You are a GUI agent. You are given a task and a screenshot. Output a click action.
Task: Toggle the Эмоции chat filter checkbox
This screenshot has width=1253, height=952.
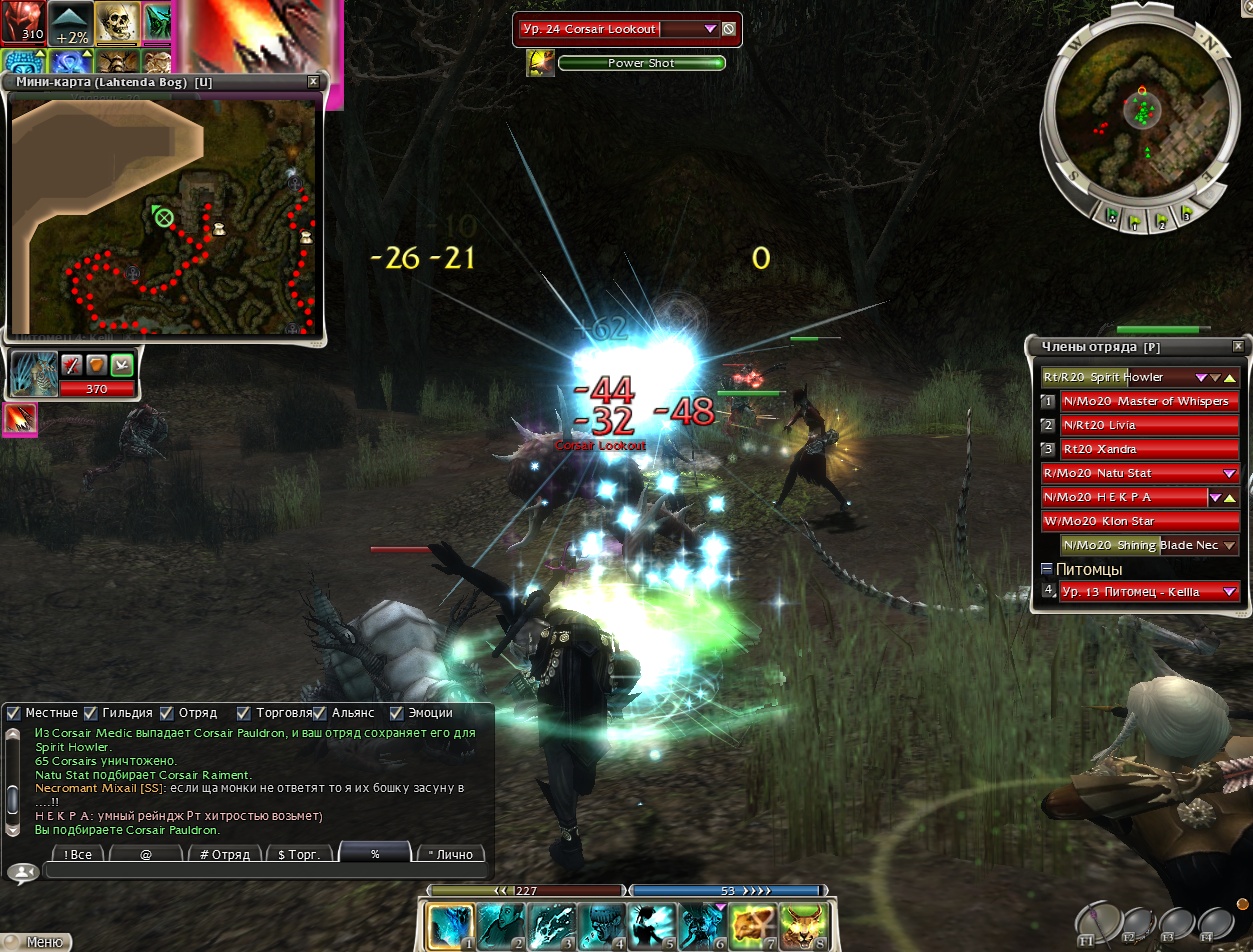click(396, 713)
